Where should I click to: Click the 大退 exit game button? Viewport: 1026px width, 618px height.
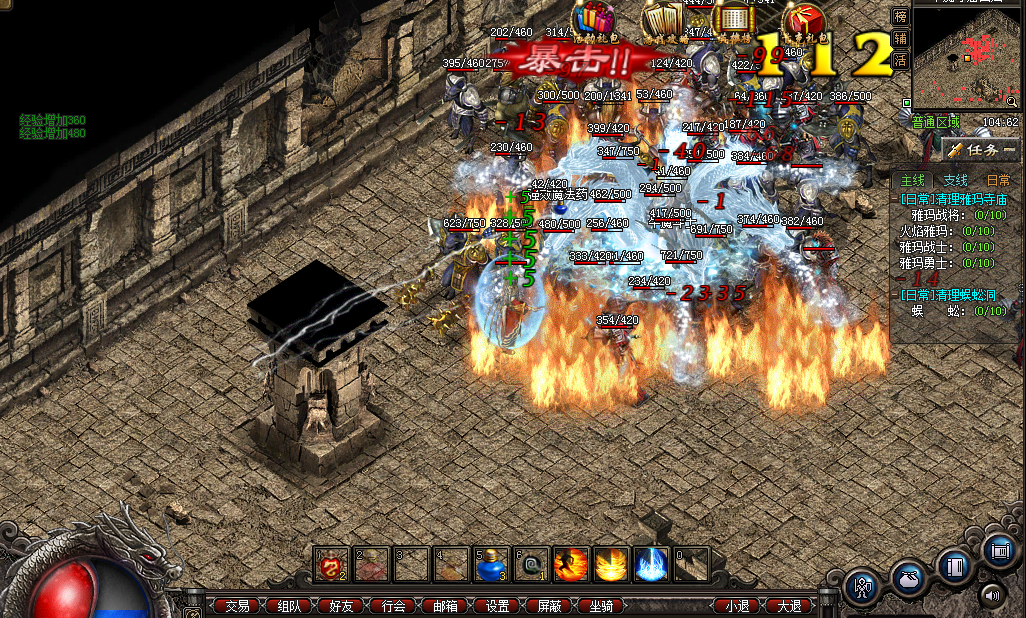[x=789, y=606]
